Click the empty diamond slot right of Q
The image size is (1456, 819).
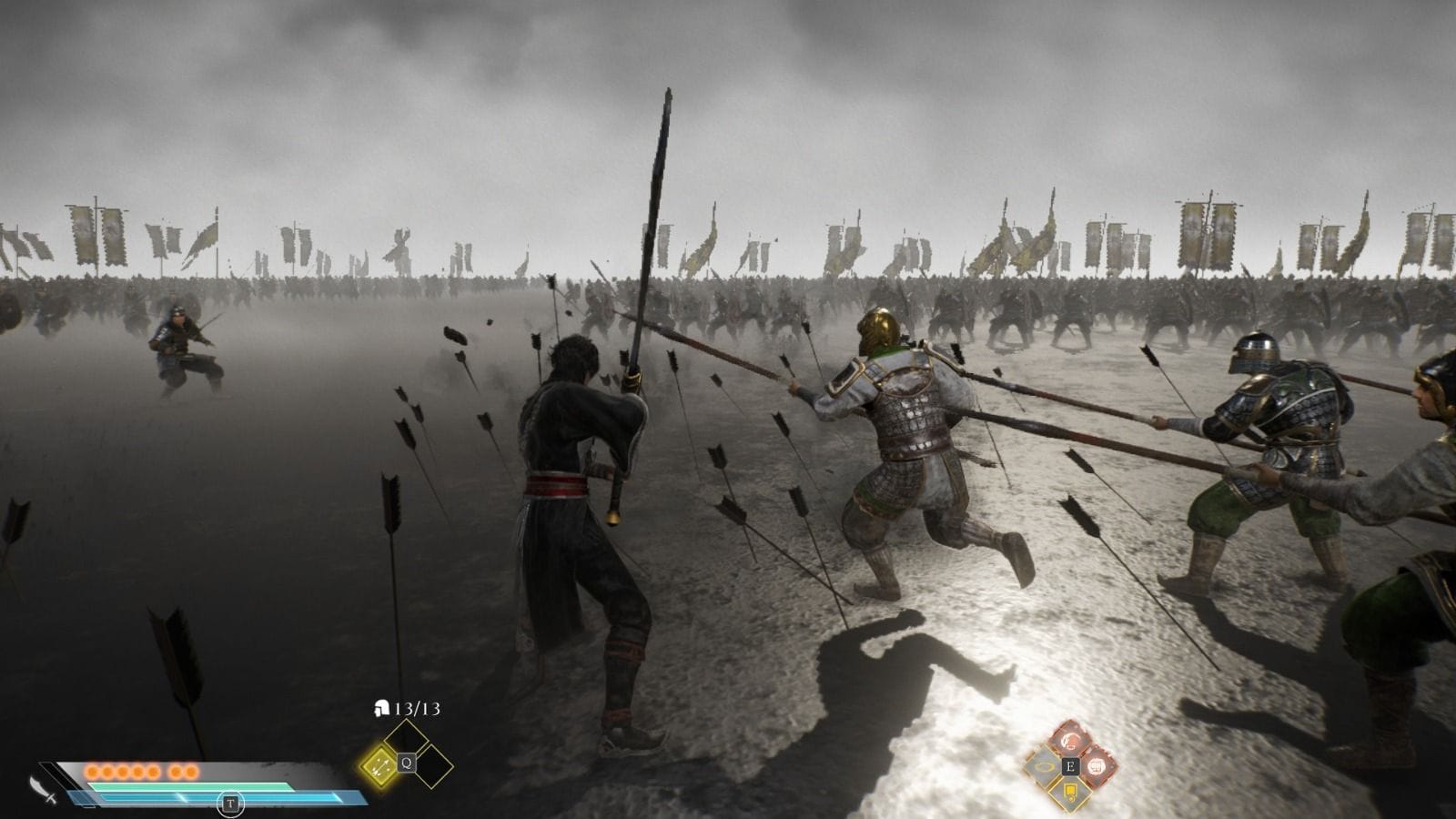(431, 764)
